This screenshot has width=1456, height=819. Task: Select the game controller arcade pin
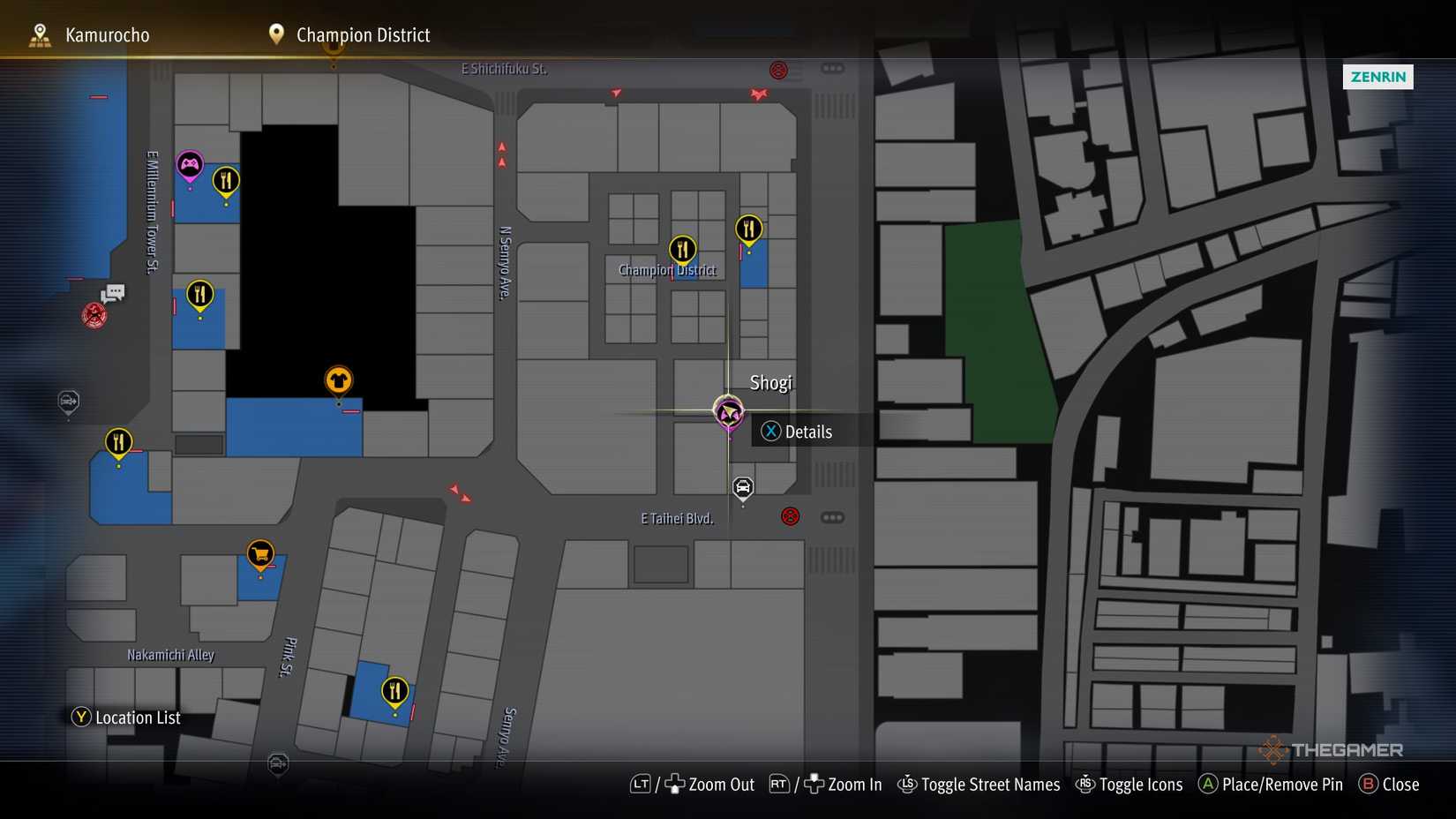[x=190, y=164]
